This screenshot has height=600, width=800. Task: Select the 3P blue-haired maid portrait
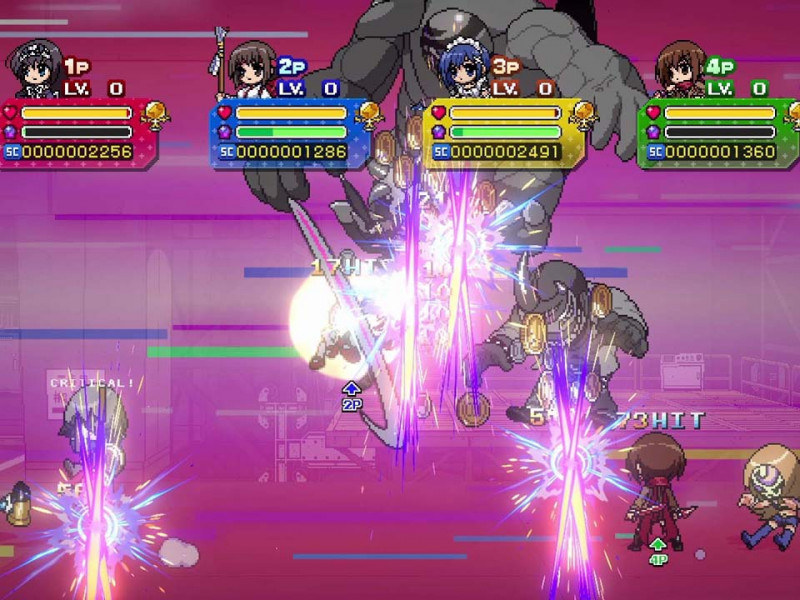coord(461,68)
